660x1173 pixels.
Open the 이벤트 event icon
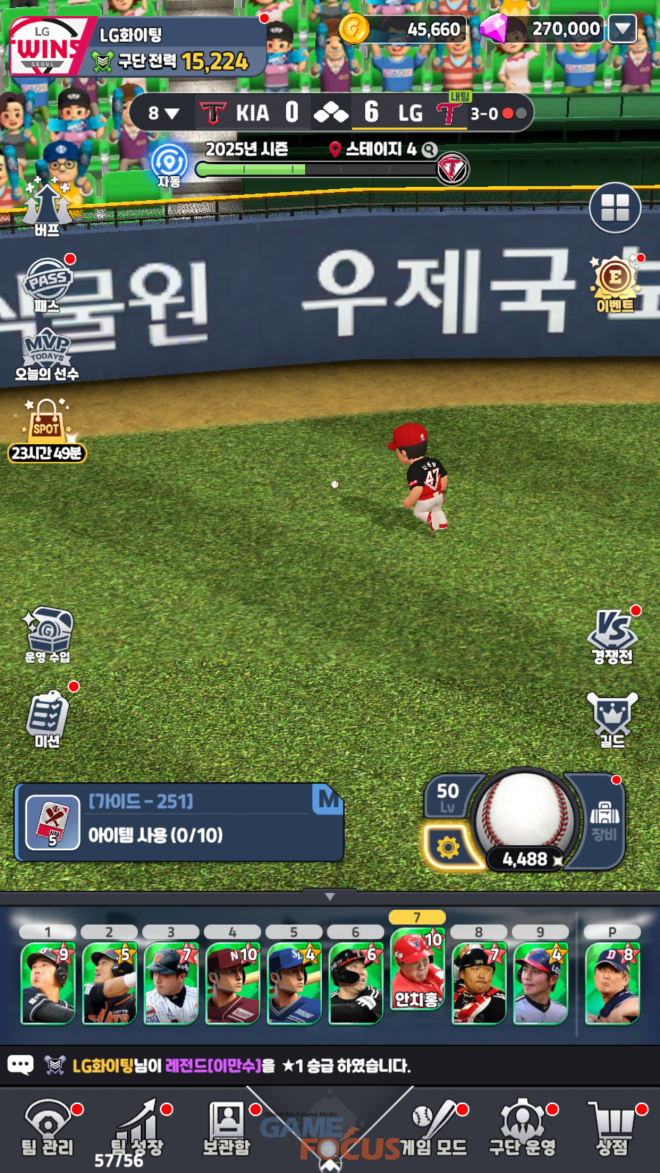615,283
